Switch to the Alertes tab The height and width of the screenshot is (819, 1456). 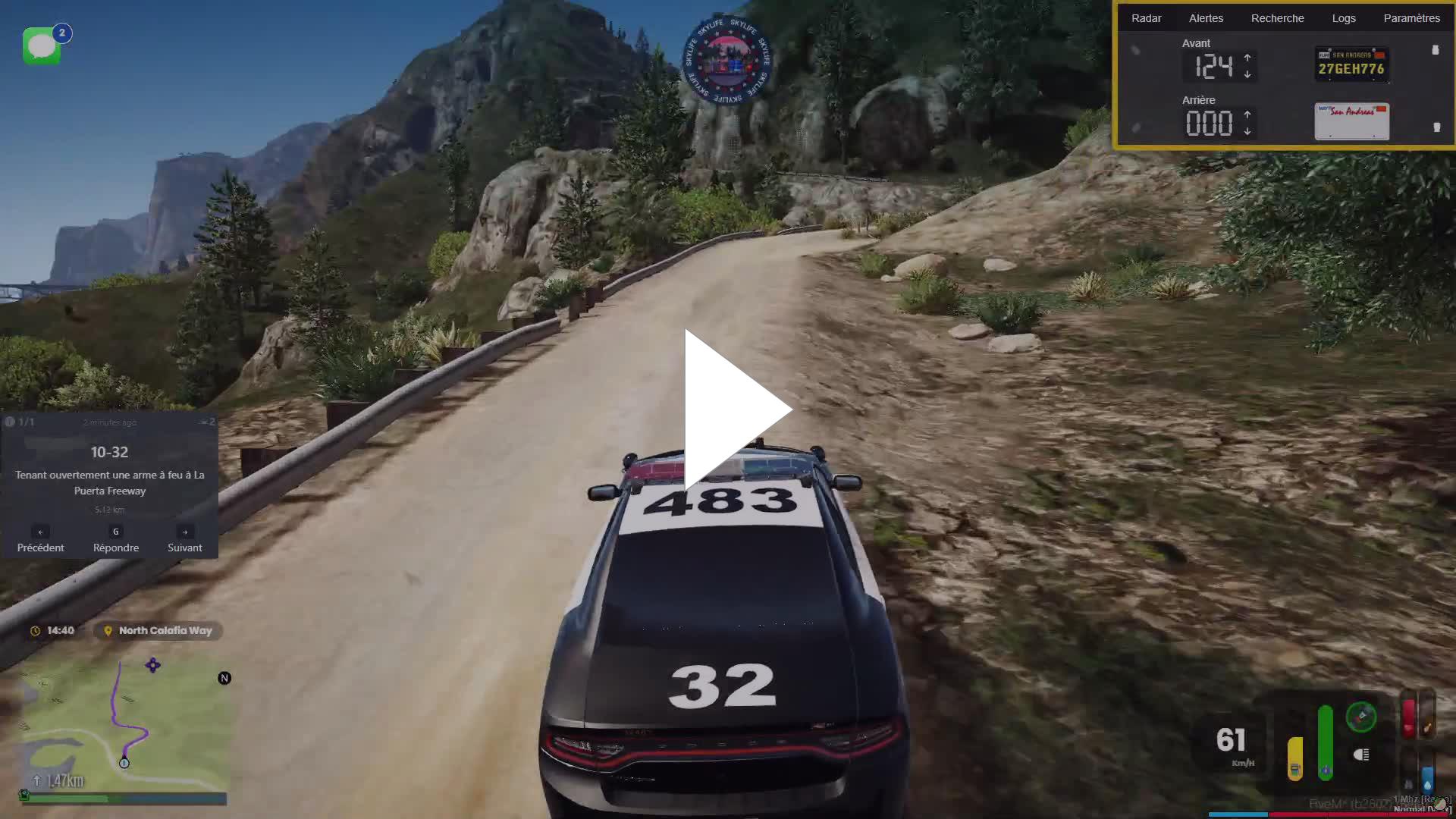click(1206, 18)
